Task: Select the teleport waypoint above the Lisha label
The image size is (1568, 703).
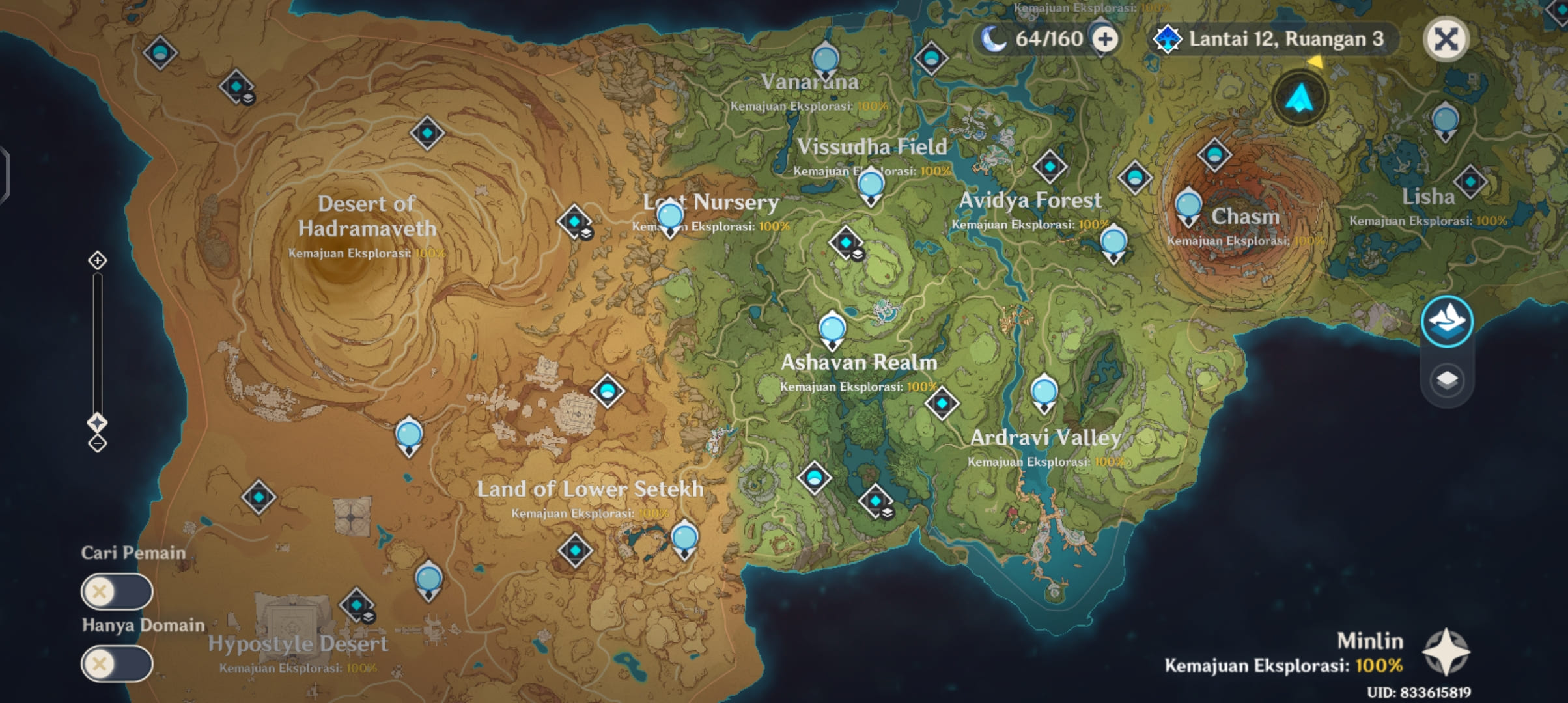Action: [x=1446, y=121]
